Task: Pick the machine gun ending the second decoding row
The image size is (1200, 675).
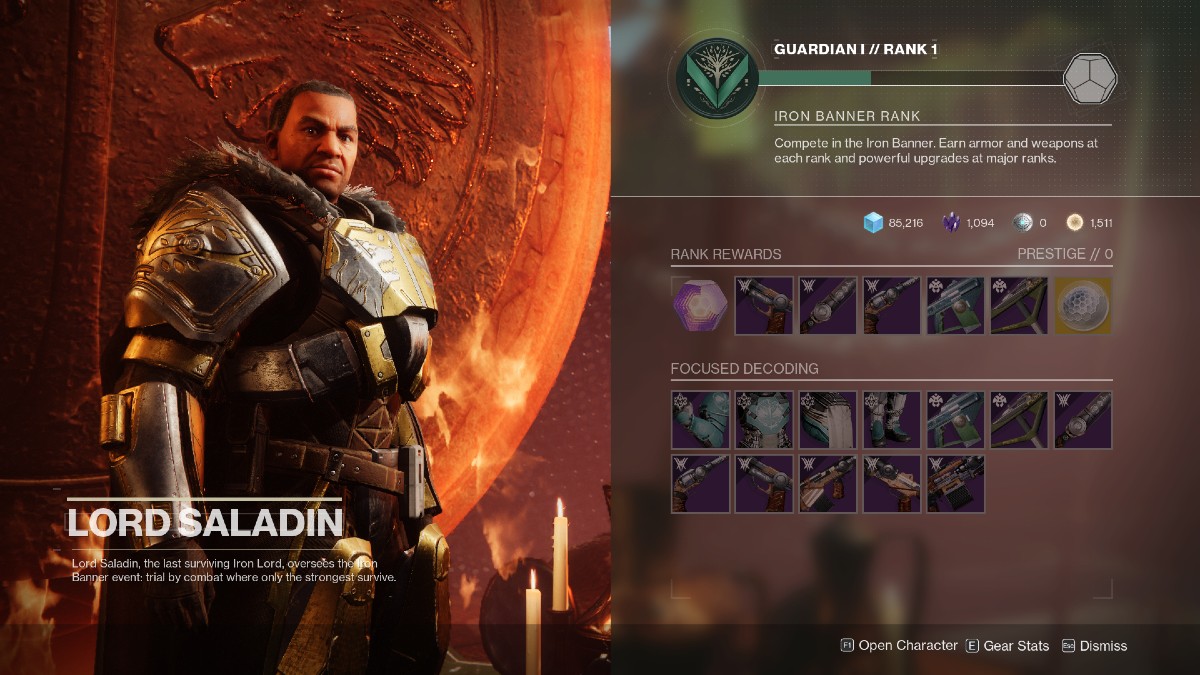Action: 955,483
